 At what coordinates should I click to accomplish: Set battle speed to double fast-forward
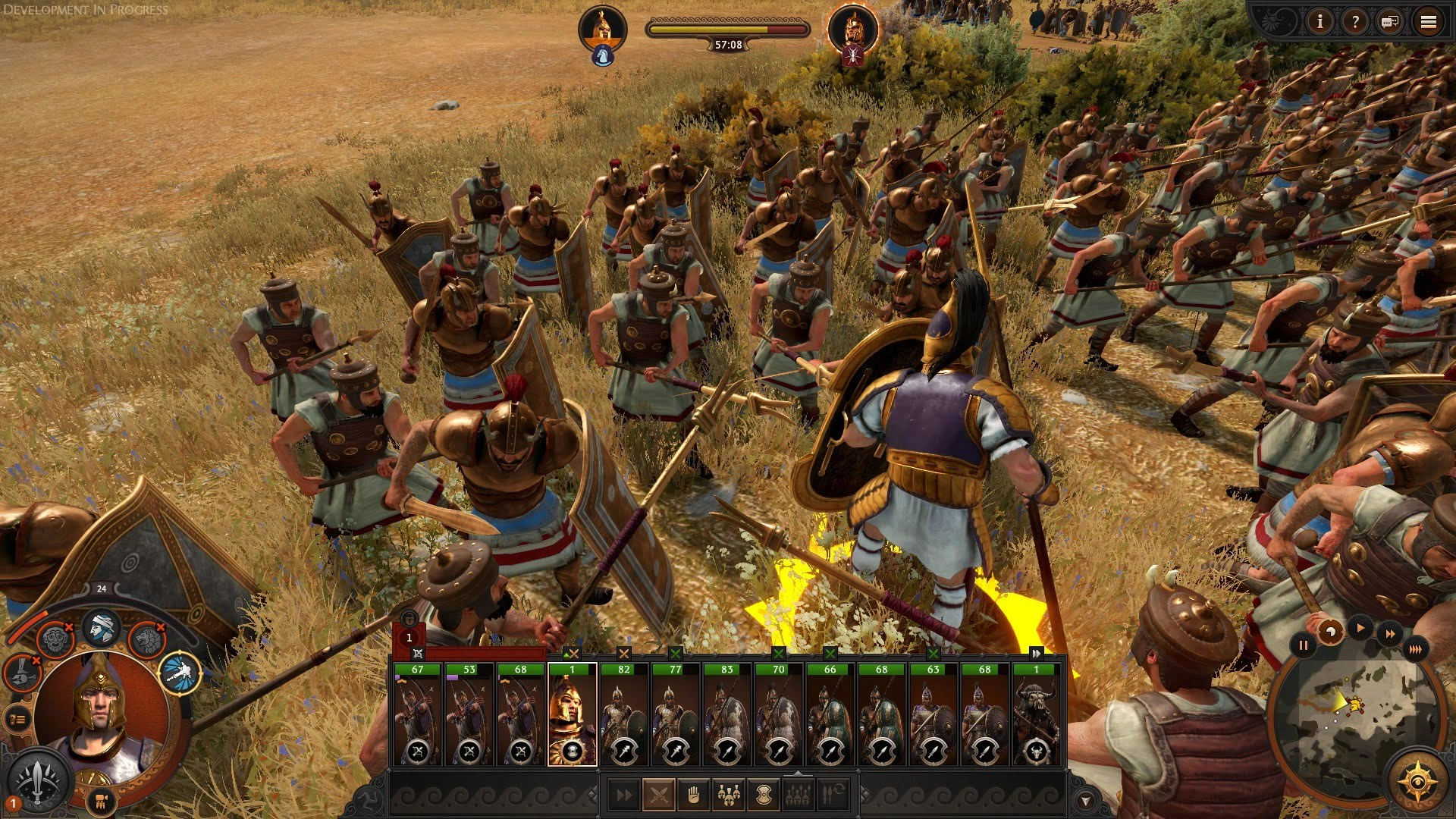tap(1389, 633)
